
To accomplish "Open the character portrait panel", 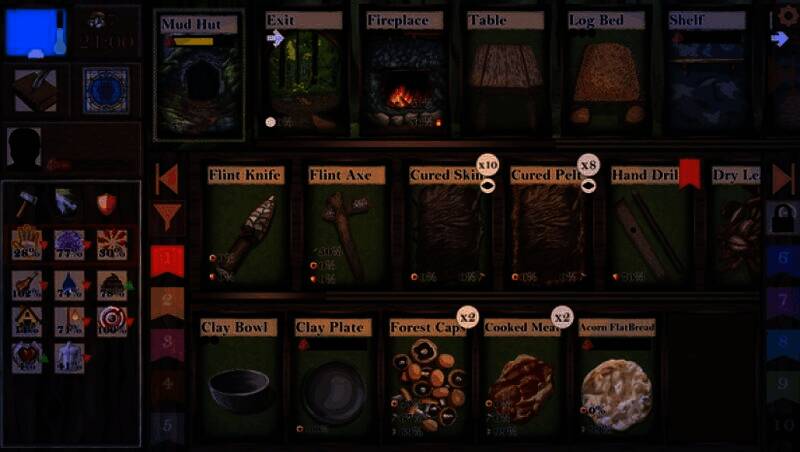I will [x=26, y=149].
